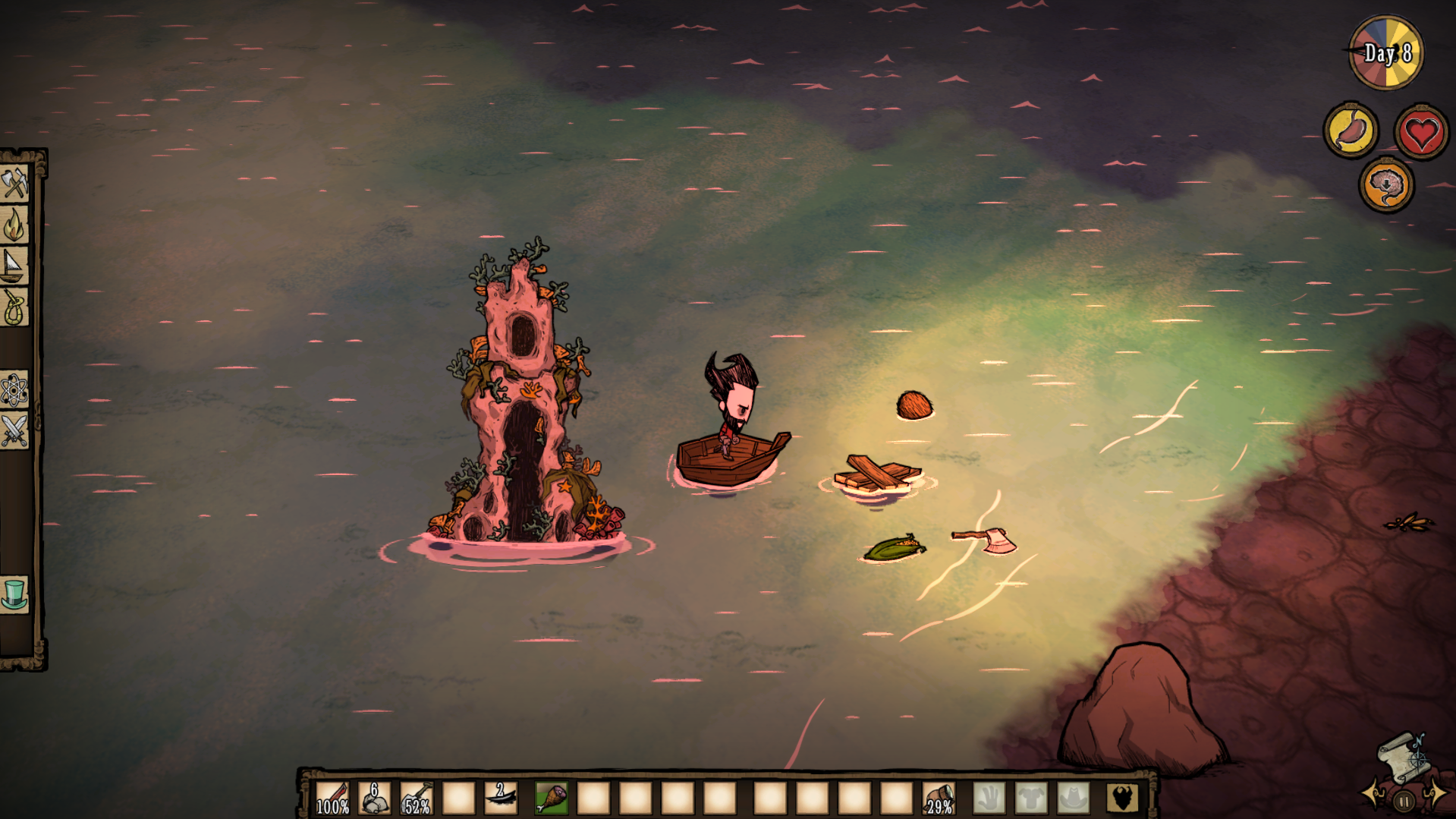This screenshot has height=819, width=1456.
Task: Select the stack of 6 rocks
Action: coord(374,798)
